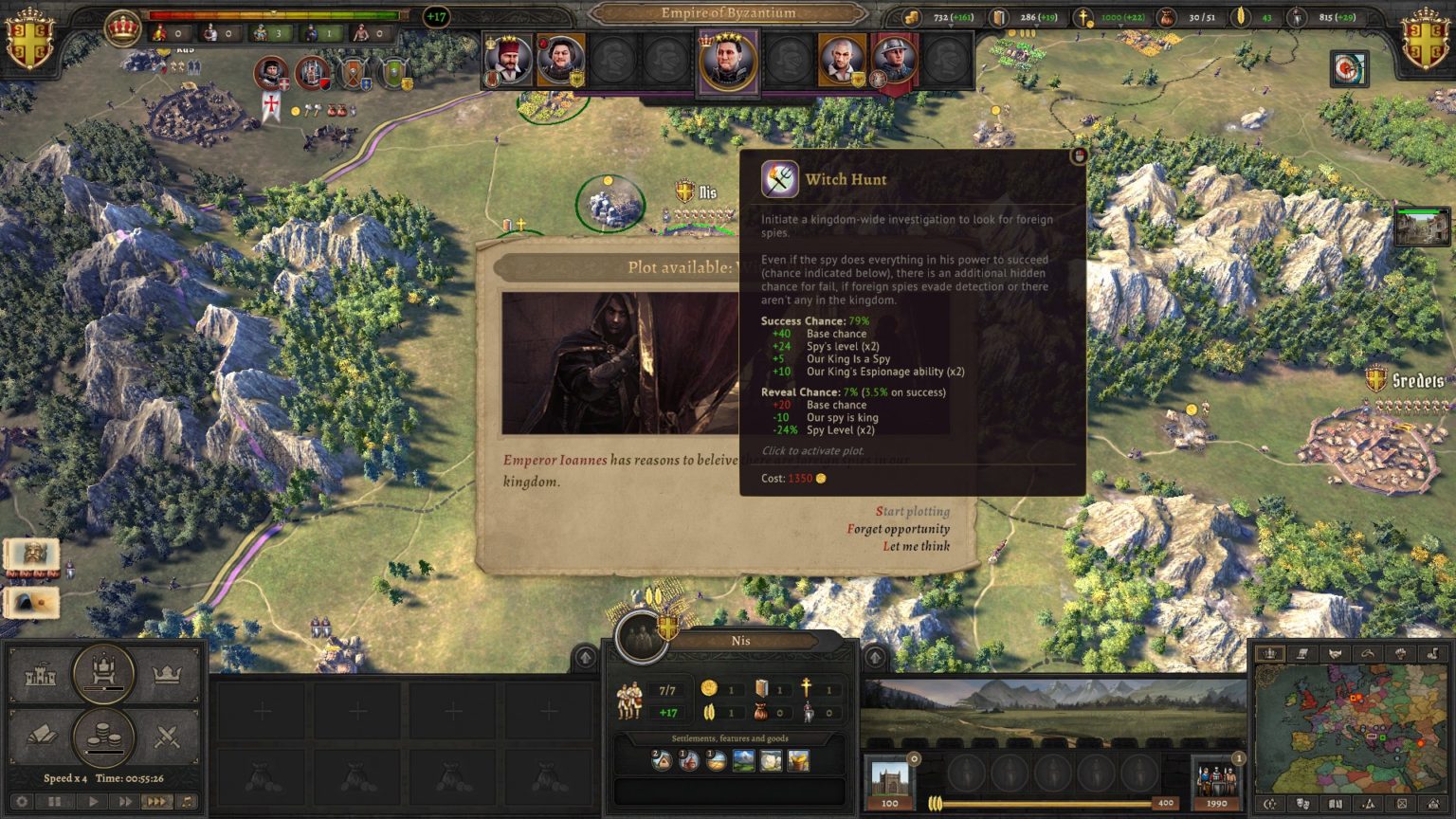Viewport: 1456px width, 819px height.
Task: Pause the game with the pause control
Action: pos(54,800)
